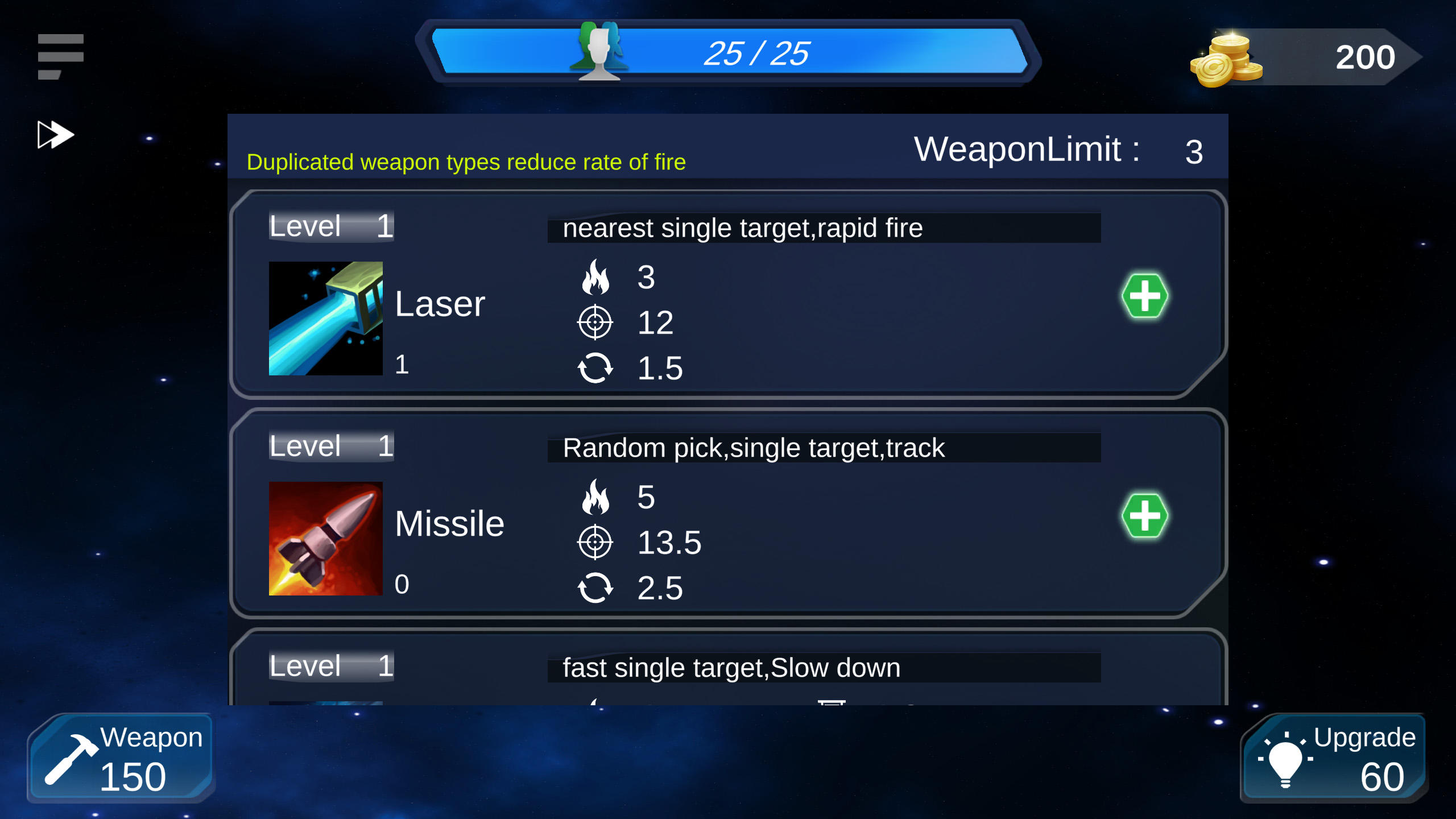Click the reload icon showing 2.5 for Missile

tap(596, 589)
